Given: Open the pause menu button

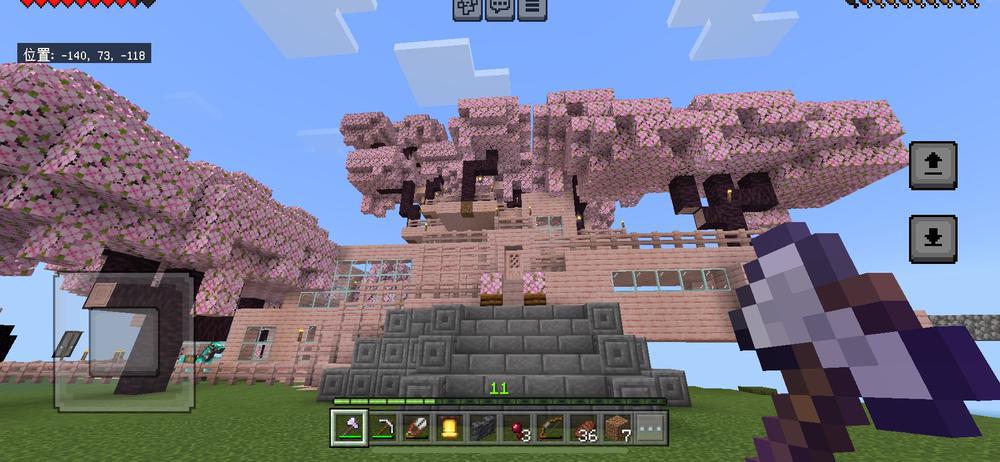Looking at the screenshot, I should (x=531, y=8).
